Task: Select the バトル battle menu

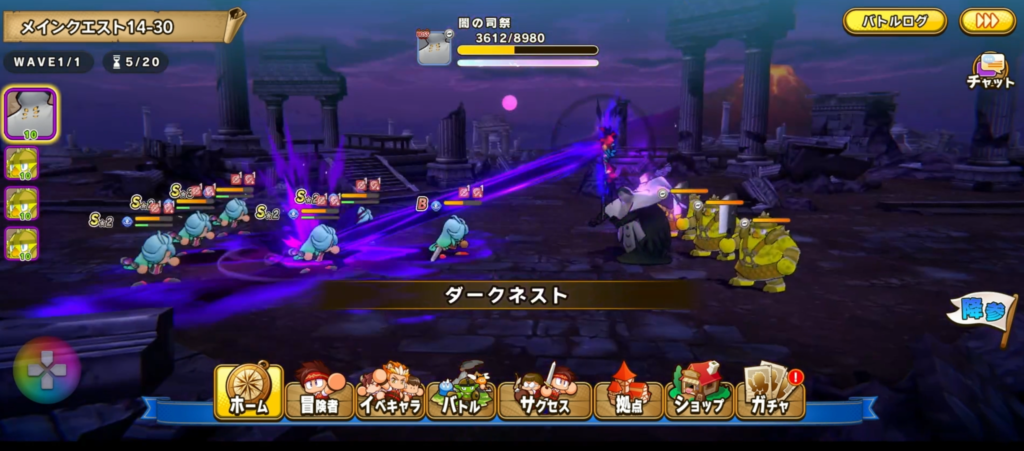Action: point(461,391)
